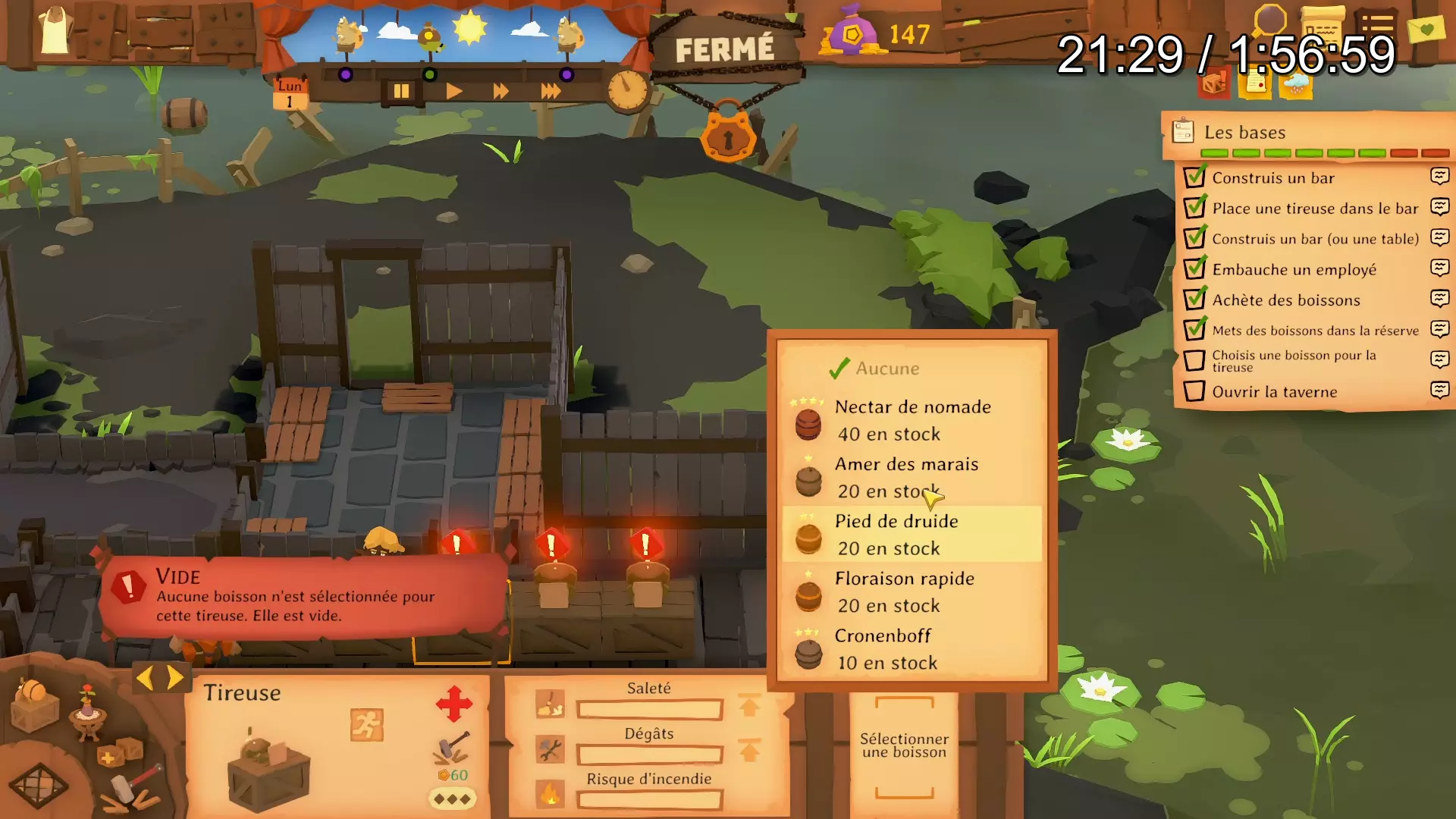
Task: Show hint for Ouvrir la taverne objective
Action: point(1439,391)
